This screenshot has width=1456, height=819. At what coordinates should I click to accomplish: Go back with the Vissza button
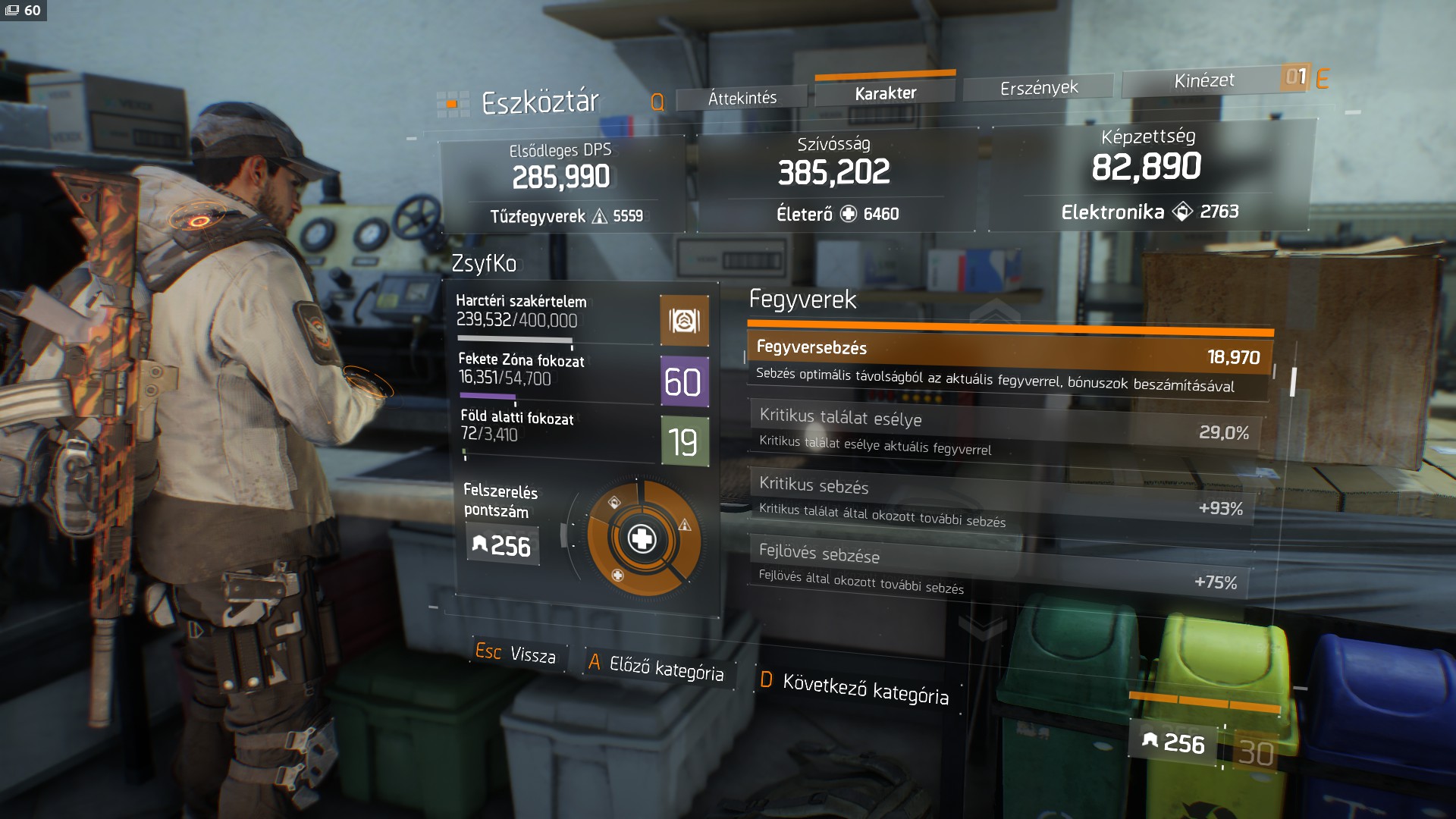click(x=516, y=653)
